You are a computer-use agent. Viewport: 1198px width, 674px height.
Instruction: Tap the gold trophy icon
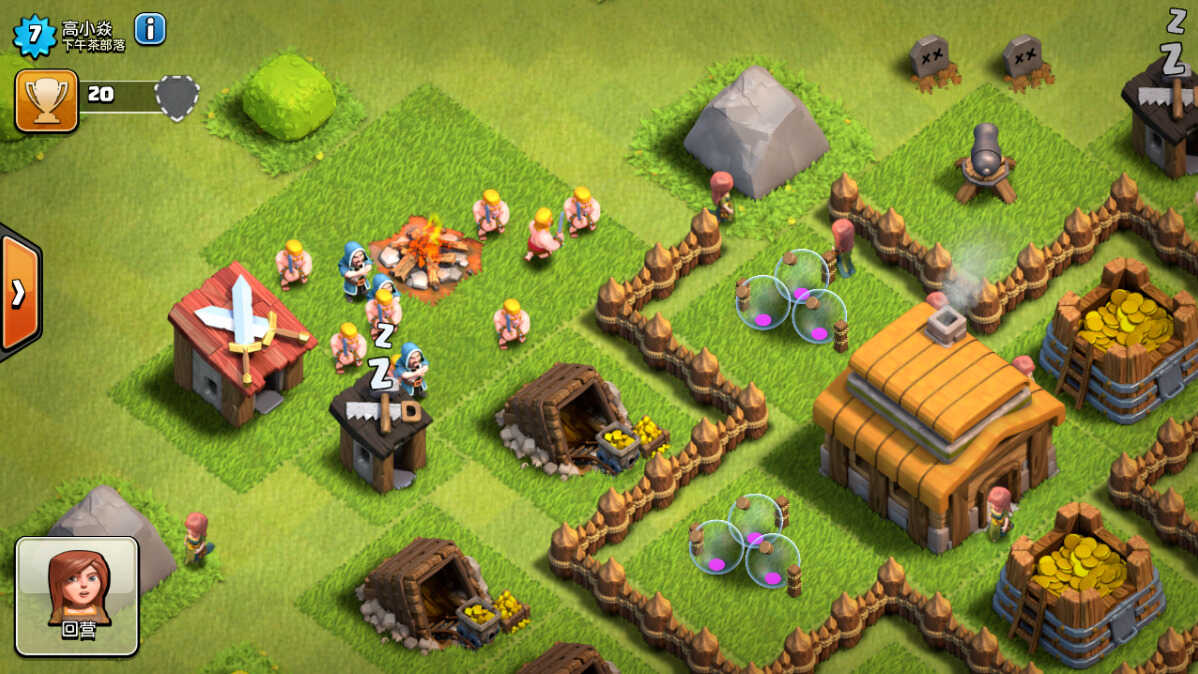[x=46, y=100]
